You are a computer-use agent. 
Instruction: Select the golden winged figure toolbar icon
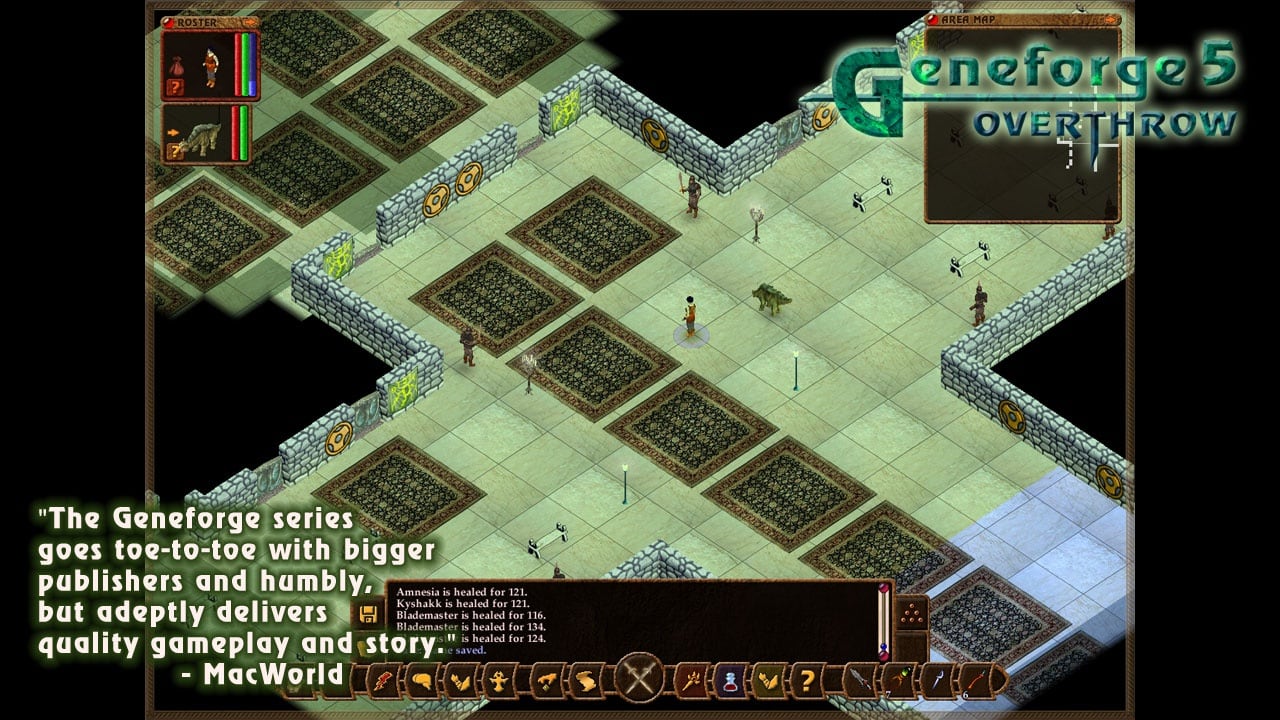[497, 681]
